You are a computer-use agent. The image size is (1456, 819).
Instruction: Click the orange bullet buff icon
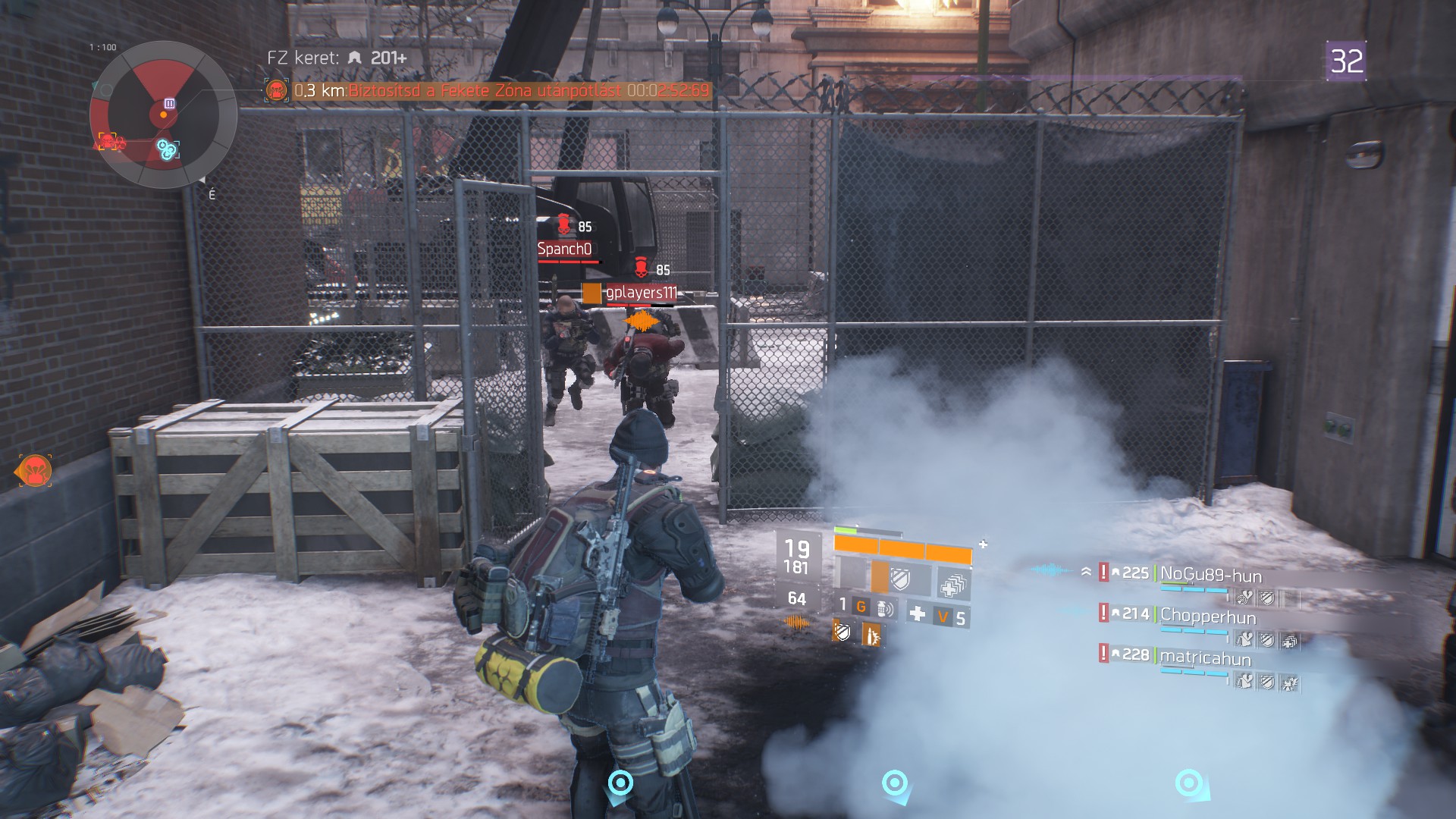click(x=871, y=634)
